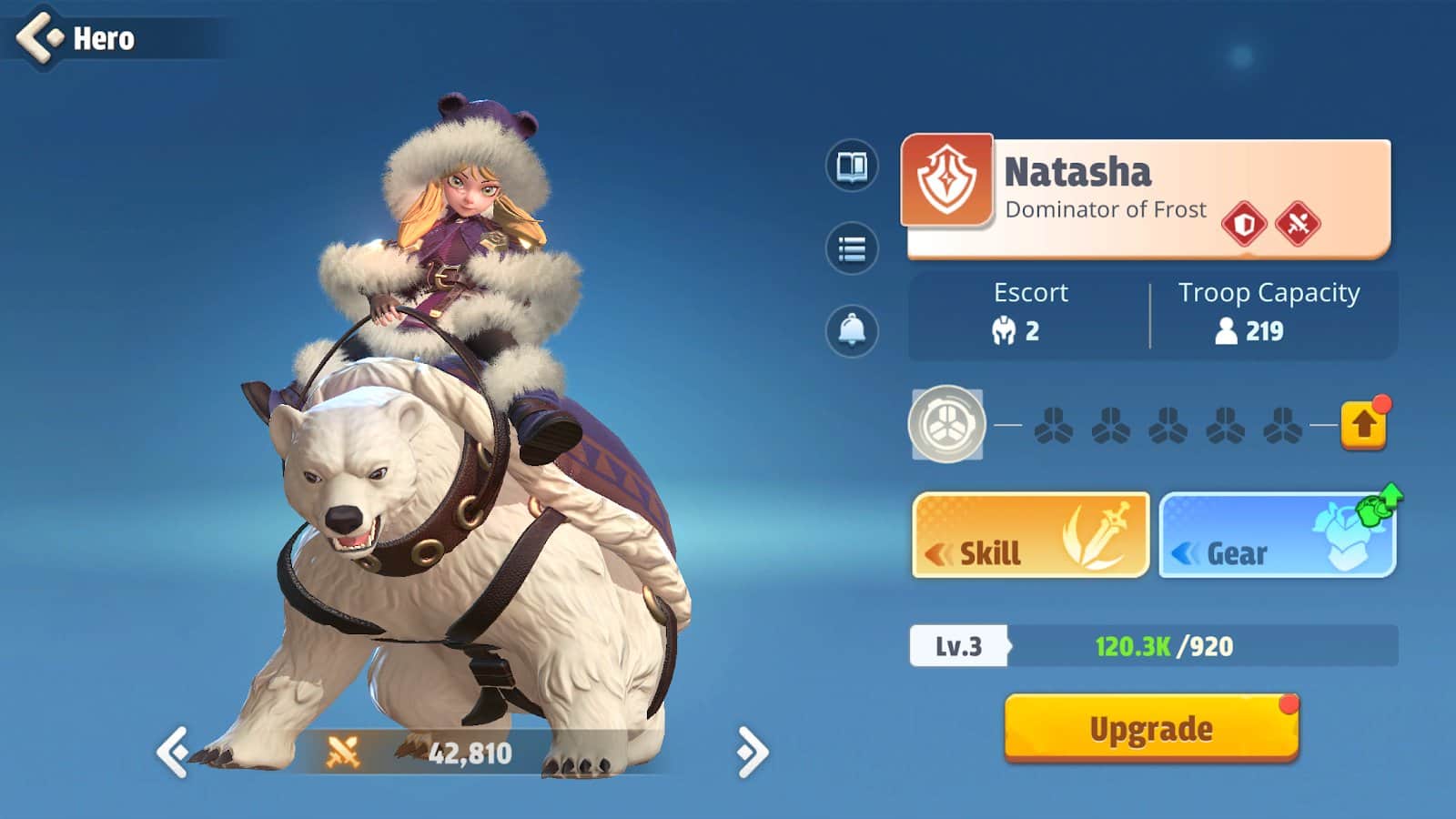Show the previous hero with left arrow
The width and height of the screenshot is (1456, 819).
coord(173,752)
